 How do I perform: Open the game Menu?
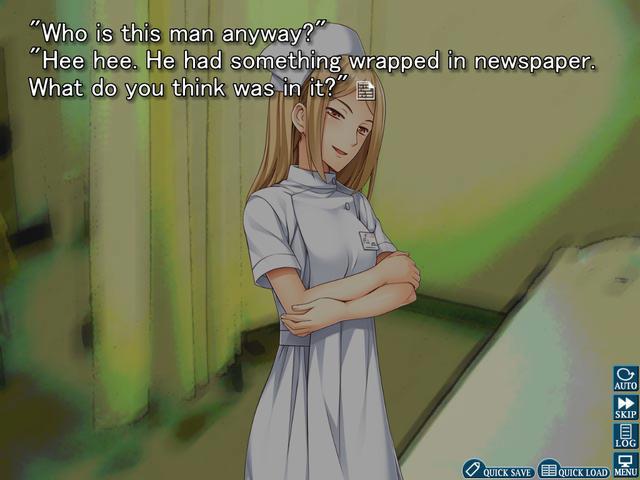[626, 465]
